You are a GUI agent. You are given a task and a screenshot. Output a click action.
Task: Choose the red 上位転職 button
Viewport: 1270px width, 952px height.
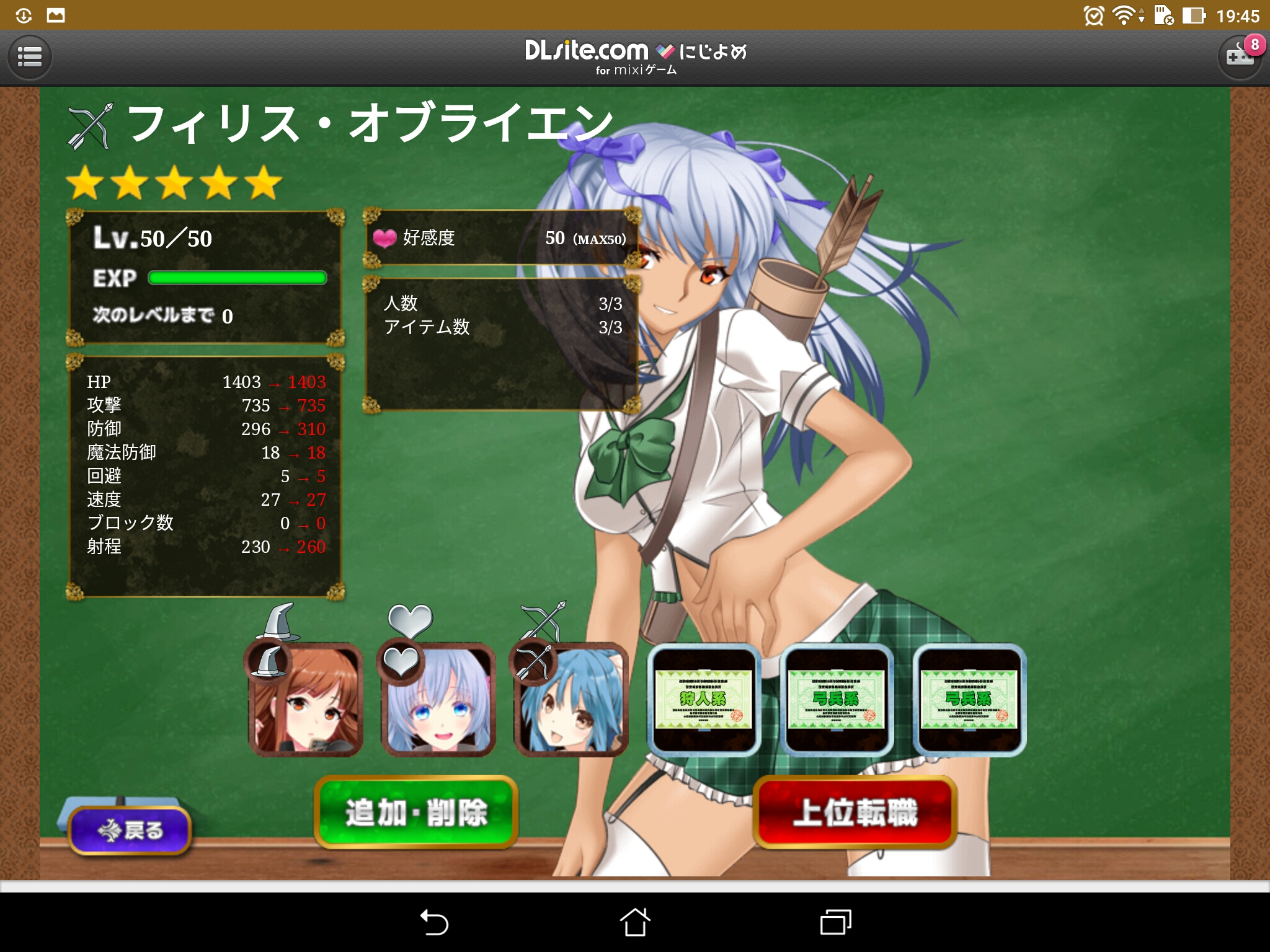(855, 812)
